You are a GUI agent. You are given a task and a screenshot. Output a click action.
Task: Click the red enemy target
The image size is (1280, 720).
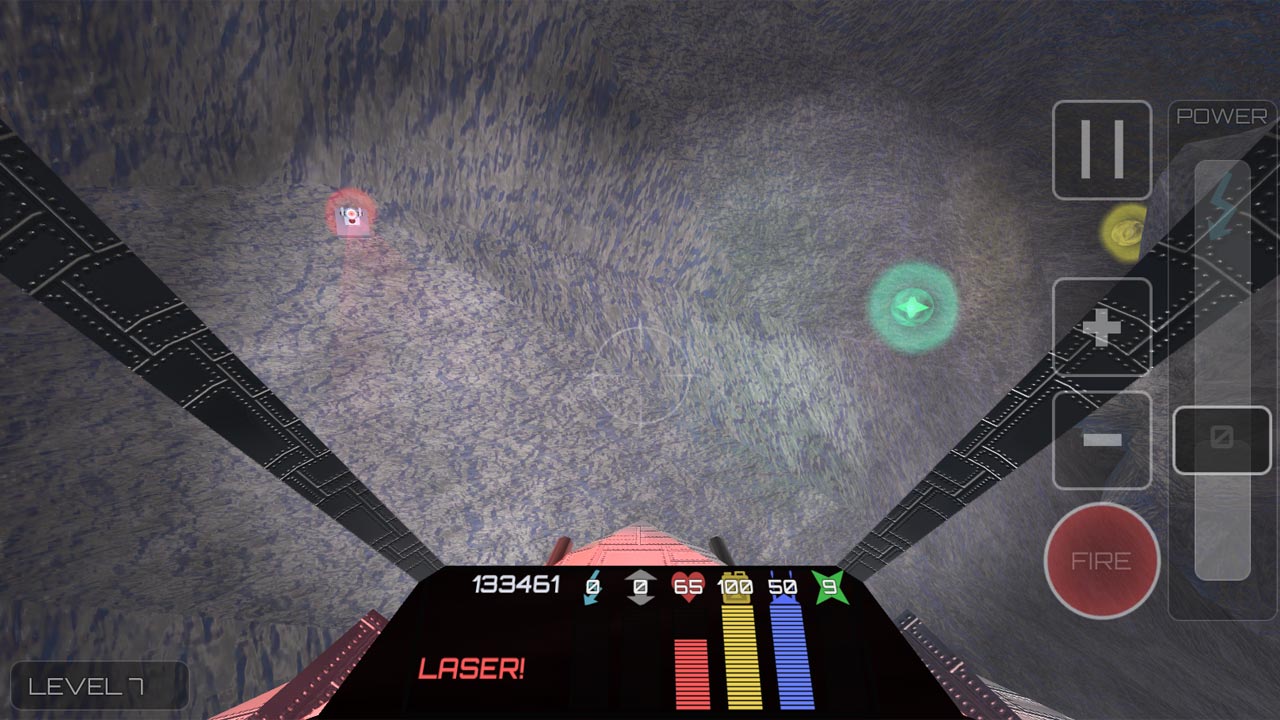tap(352, 216)
